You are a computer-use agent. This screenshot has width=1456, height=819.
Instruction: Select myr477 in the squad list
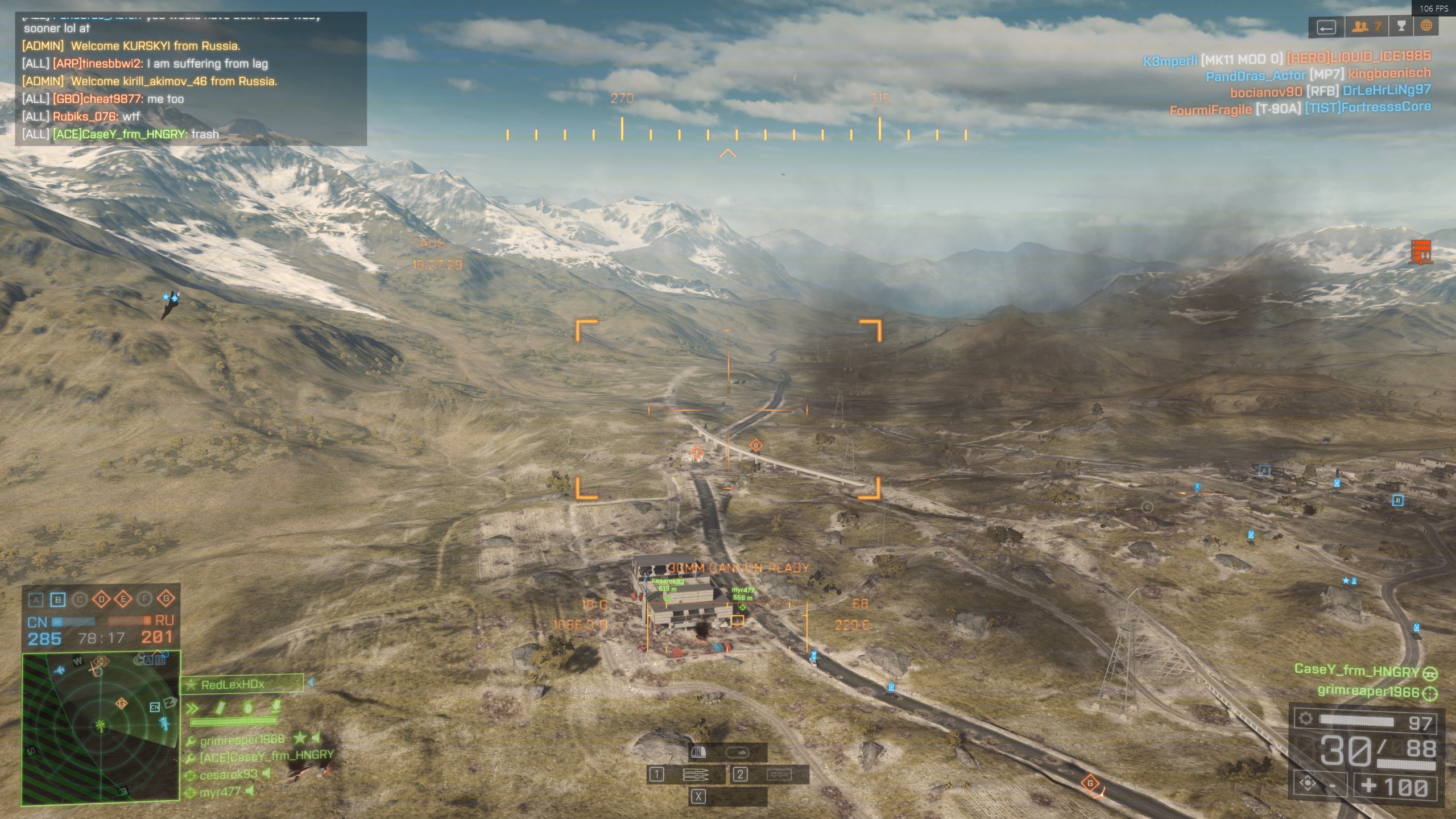tap(220, 792)
